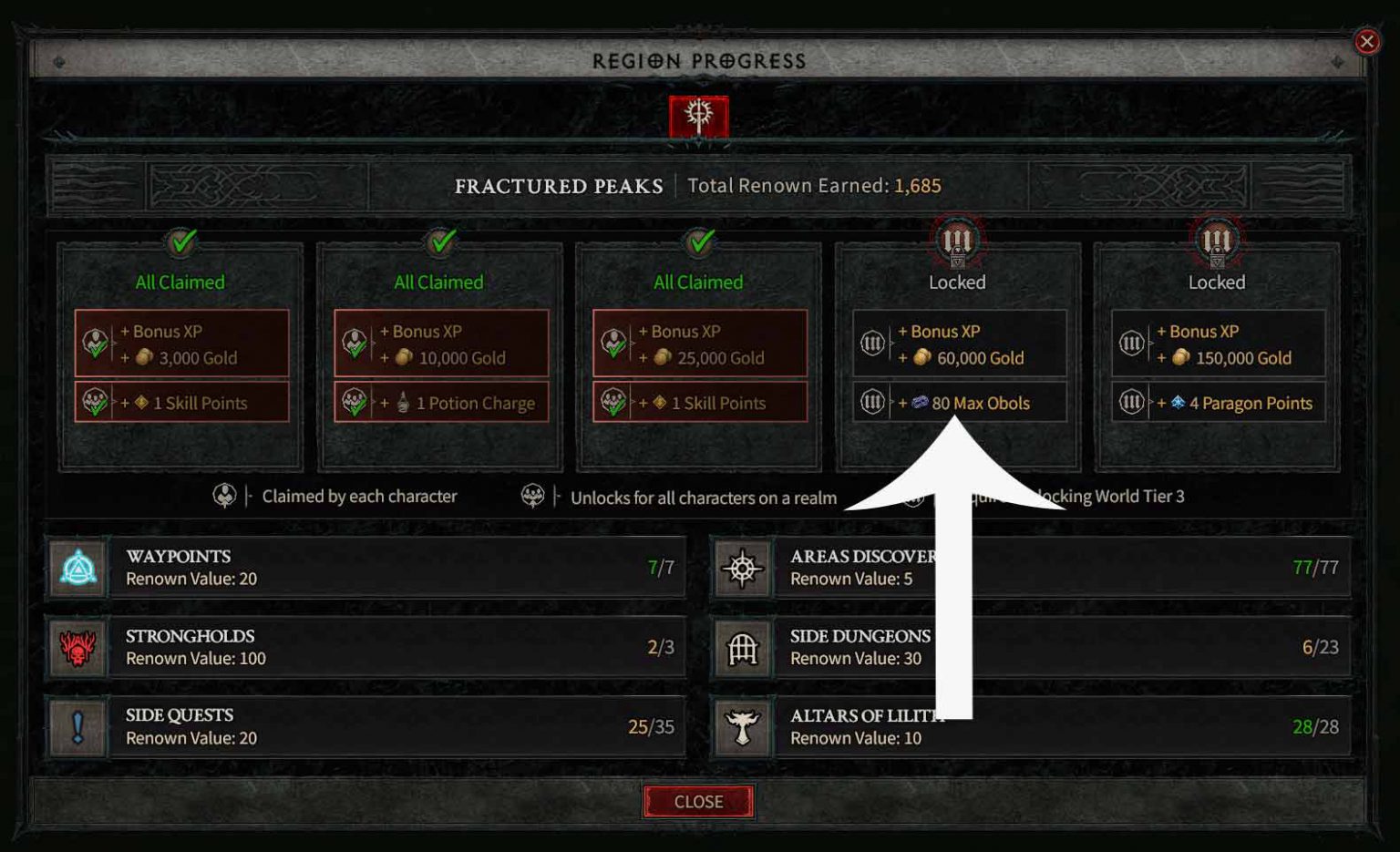Screen dimensions: 1400x852
Task: Click the Obols icon next to 80 Max Obols
Action: (x=921, y=403)
